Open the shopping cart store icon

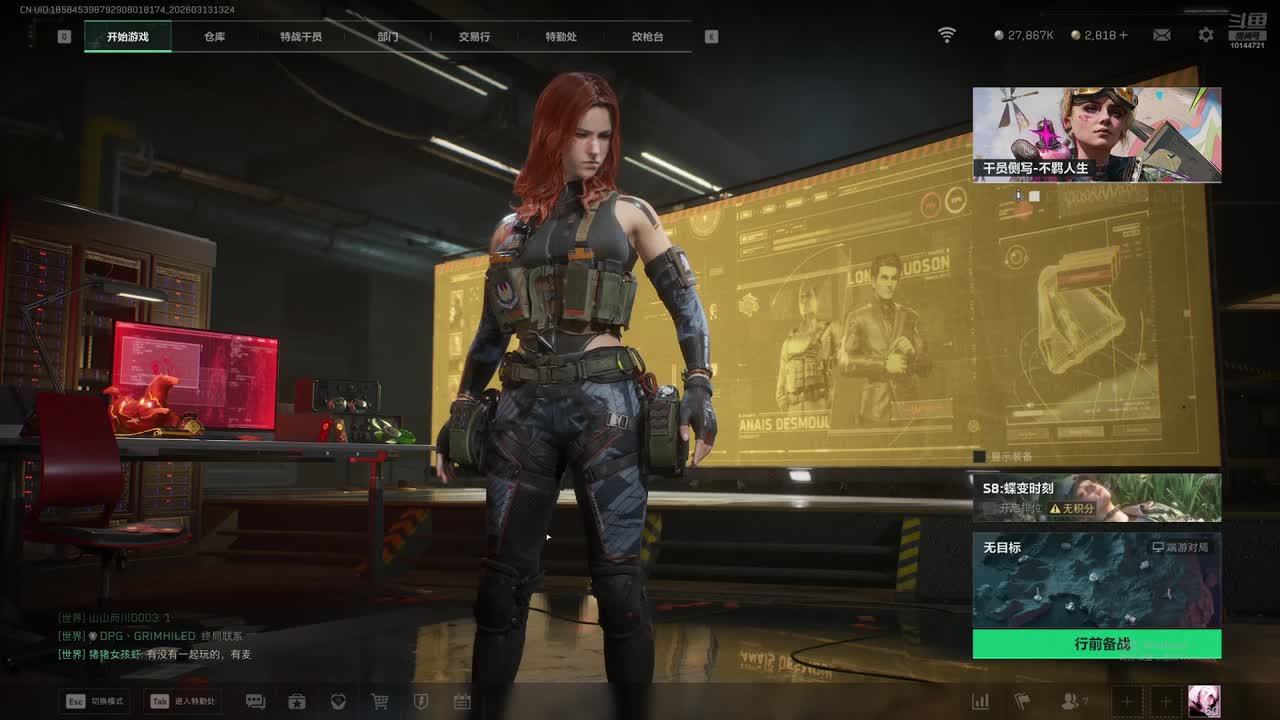380,702
